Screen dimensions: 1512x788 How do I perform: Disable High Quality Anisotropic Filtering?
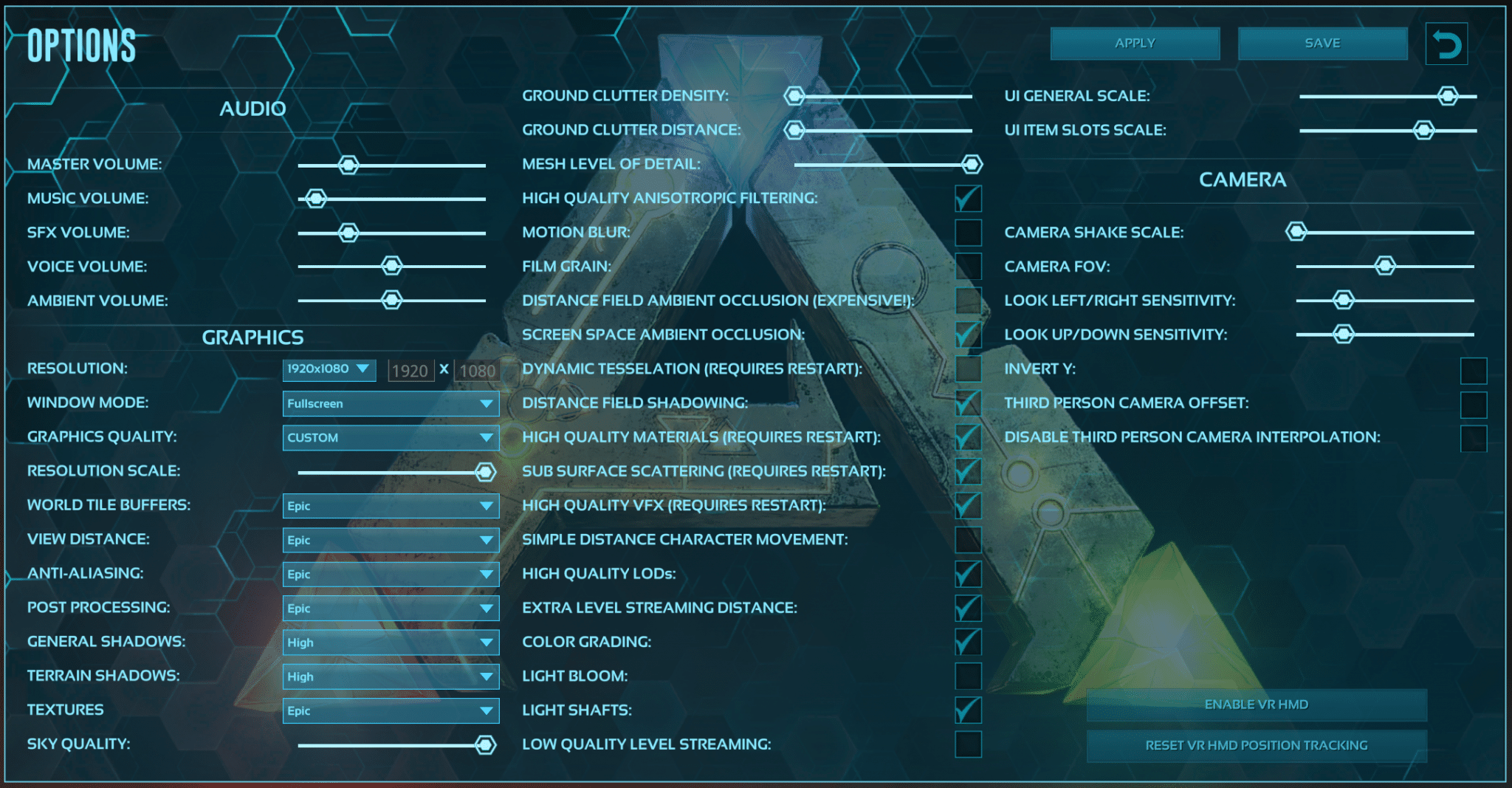coord(967,199)
